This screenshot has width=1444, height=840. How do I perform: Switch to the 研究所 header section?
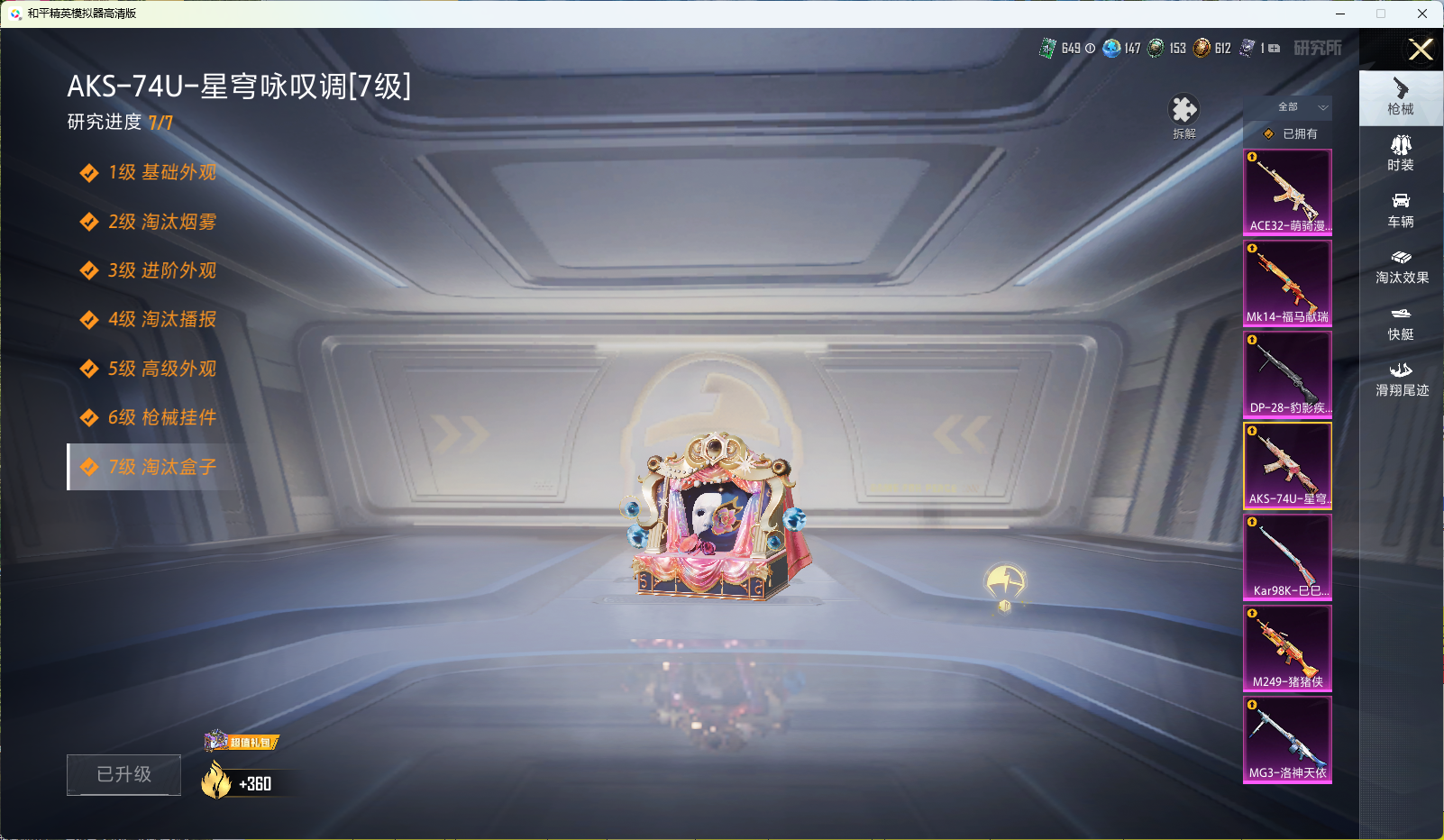click(x=1320, y=49)
